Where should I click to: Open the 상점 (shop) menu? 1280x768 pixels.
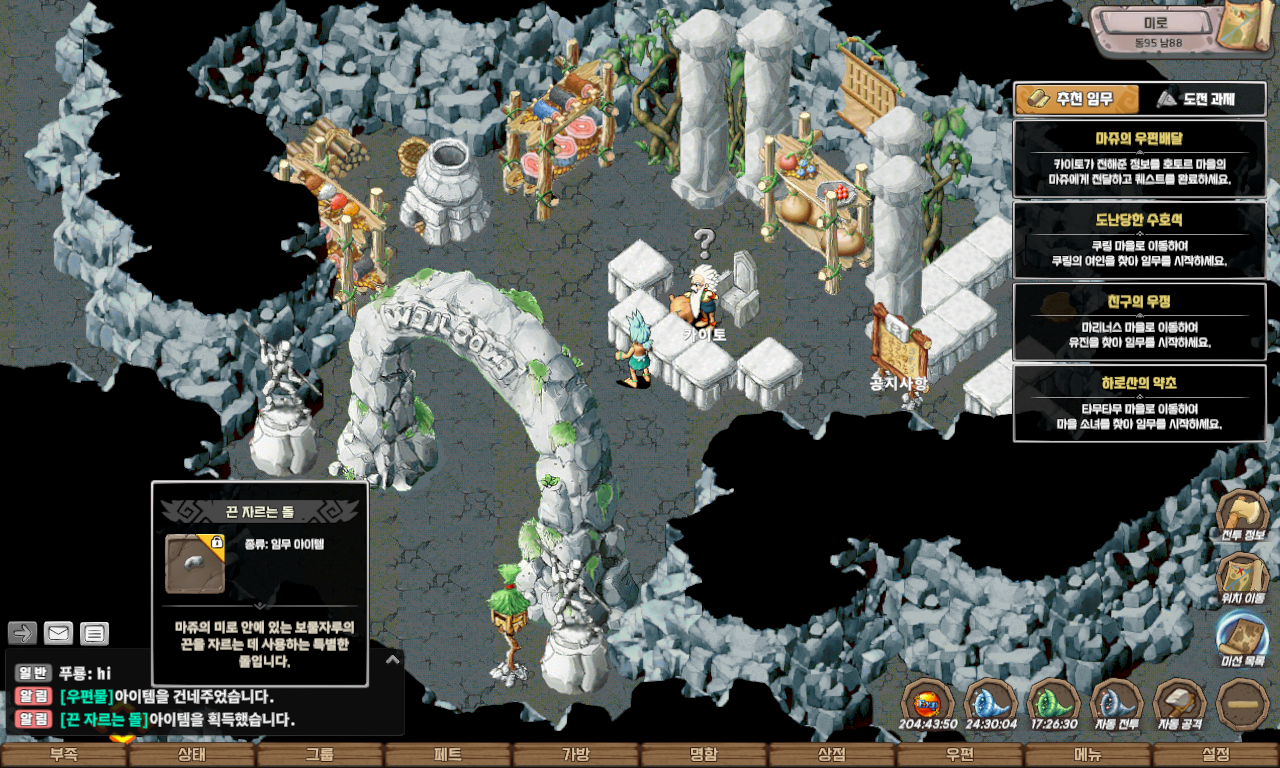[x=832, y=755]
